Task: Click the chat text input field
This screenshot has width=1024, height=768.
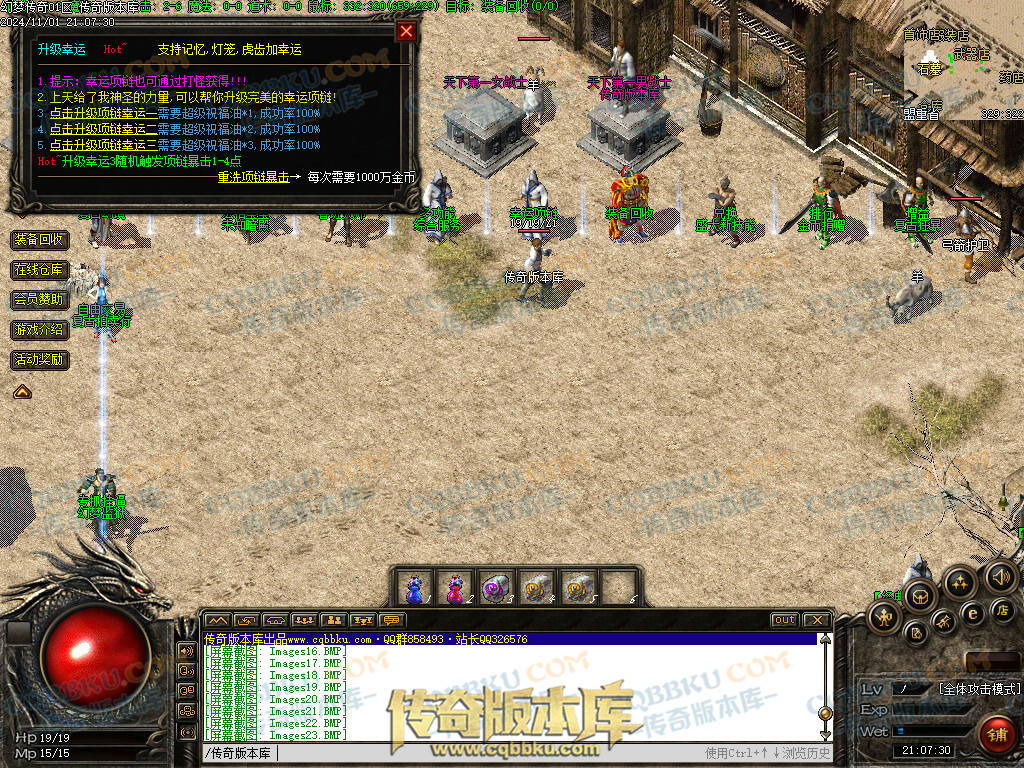Action: pyautogui.click(x=450, y=753)
